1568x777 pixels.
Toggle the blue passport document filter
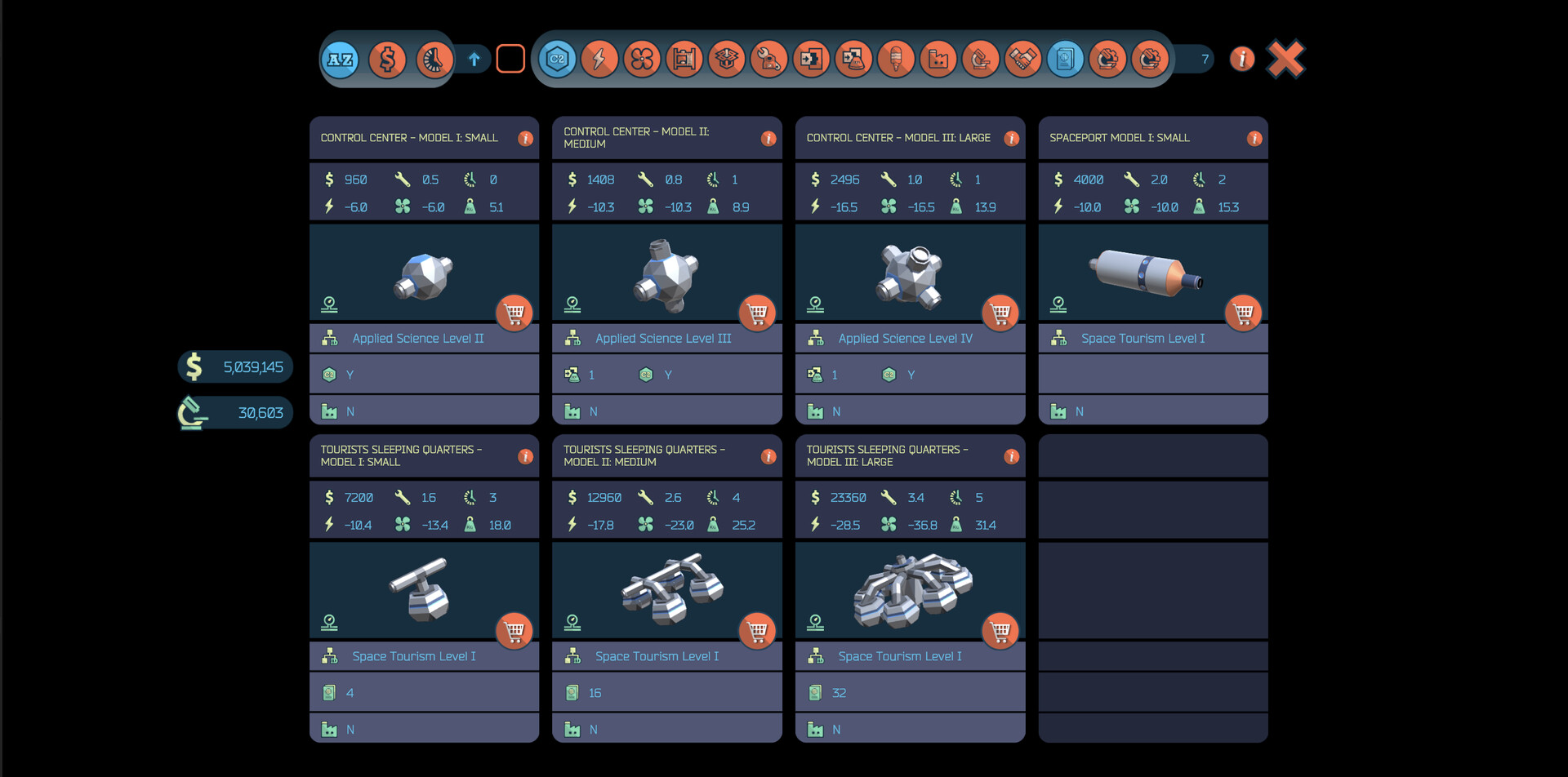pos(1066,59)
